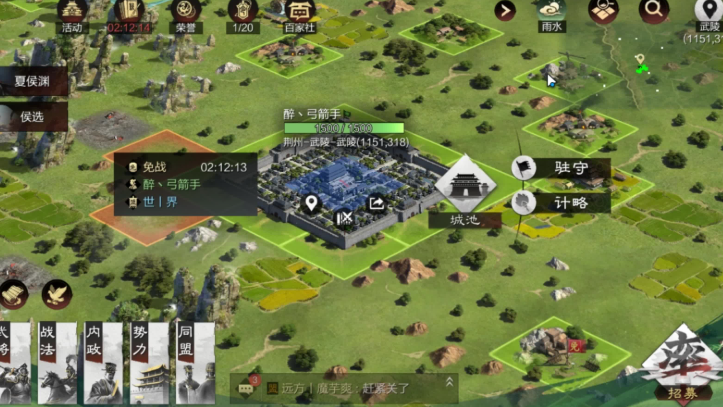Open the 内政 internal affairs card
723x407 pixels.
pos(104,362)
